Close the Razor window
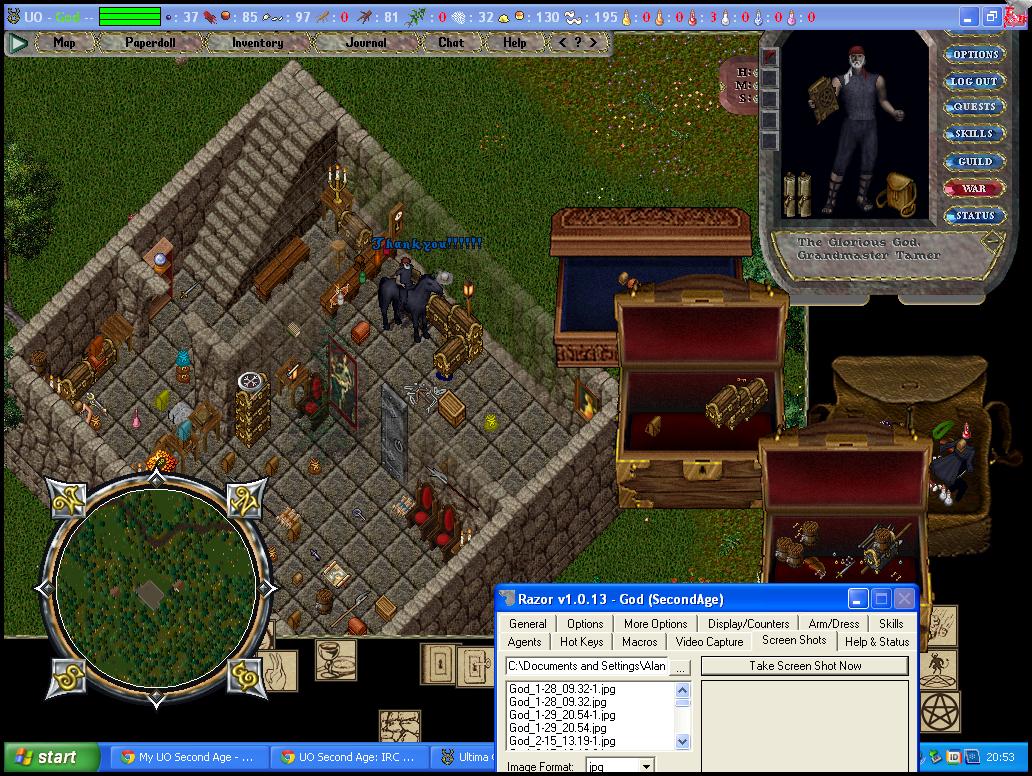1032x776 pixels. pyautogui.click(x=904, y=599)
